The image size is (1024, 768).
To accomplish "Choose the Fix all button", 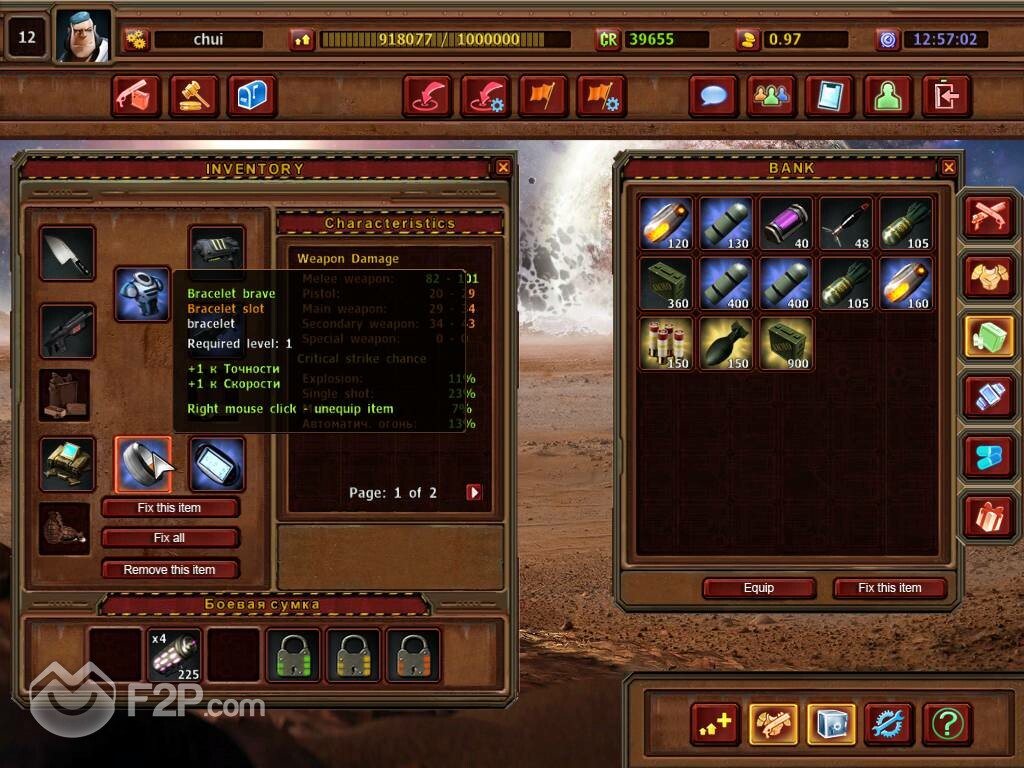I will [x=170, y=538].
